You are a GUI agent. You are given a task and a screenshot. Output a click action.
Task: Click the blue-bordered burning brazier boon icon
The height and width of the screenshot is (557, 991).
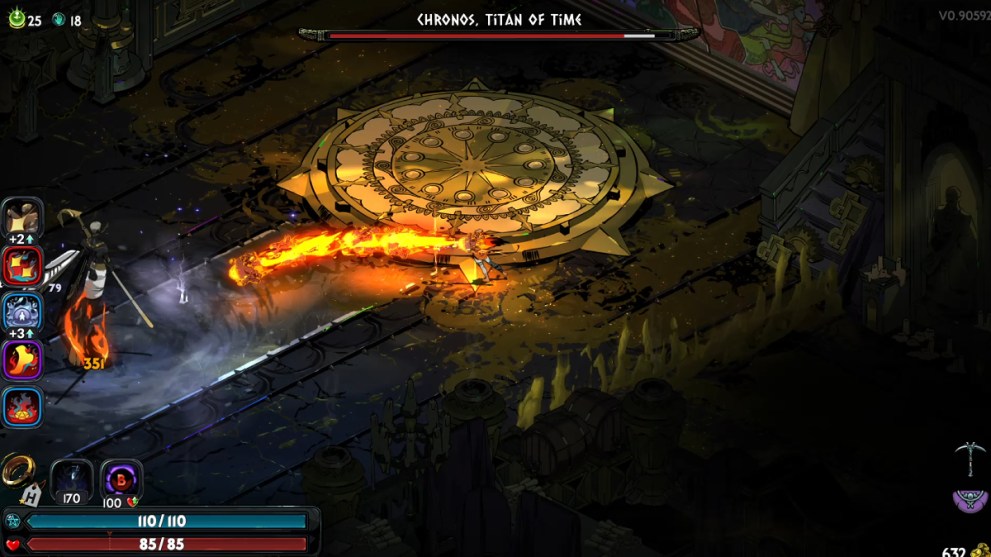(x=22, y=407)
